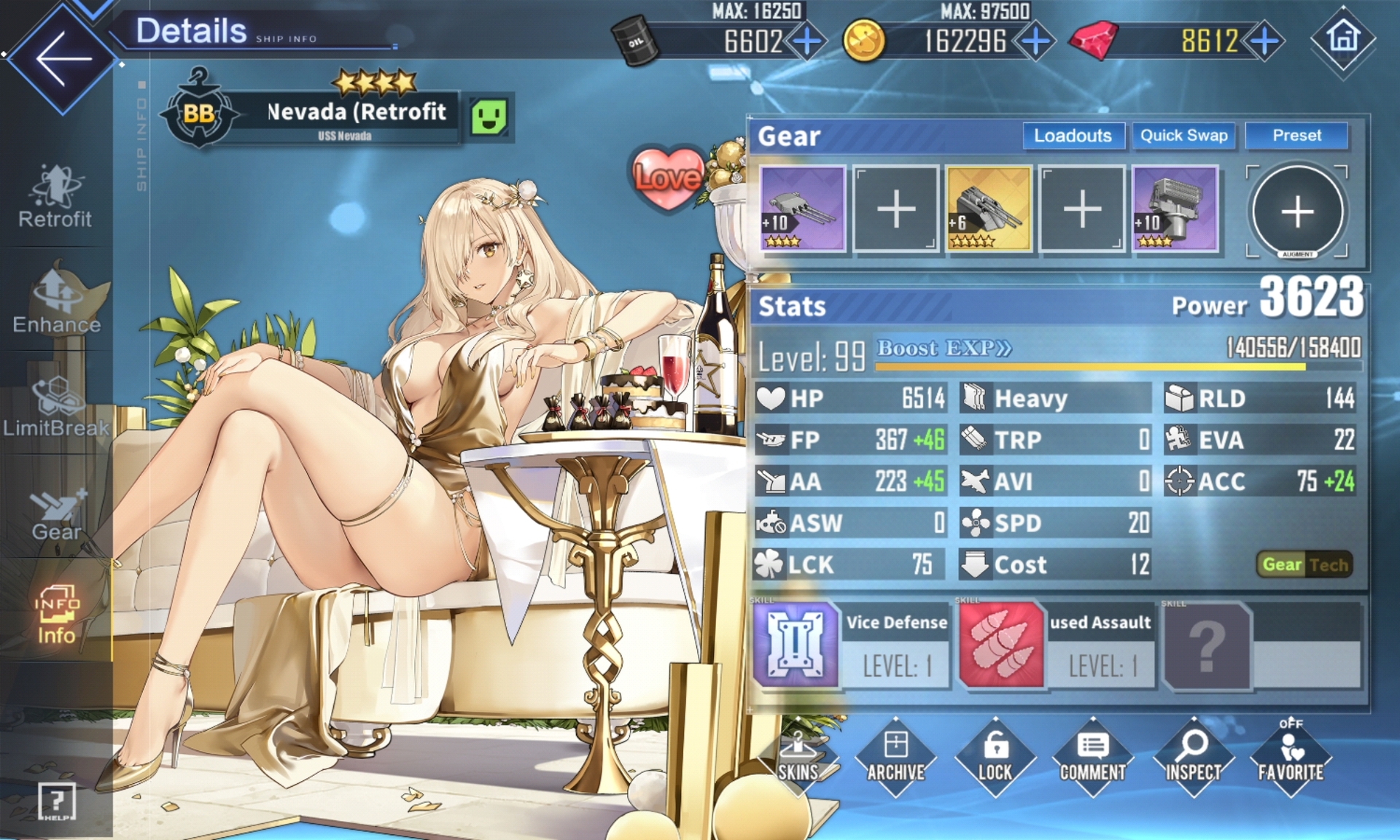Add more oil with the plus button
Viewport: 1400px width, 840px height.
point(806,41)
